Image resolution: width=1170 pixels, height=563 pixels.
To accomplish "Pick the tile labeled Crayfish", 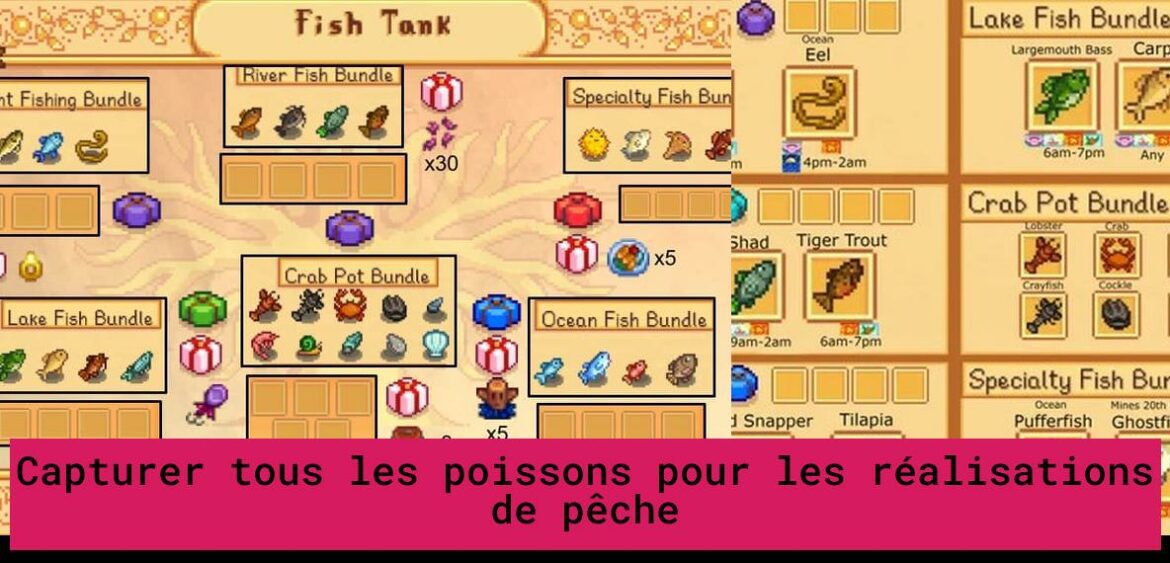I will point(1043,314).
